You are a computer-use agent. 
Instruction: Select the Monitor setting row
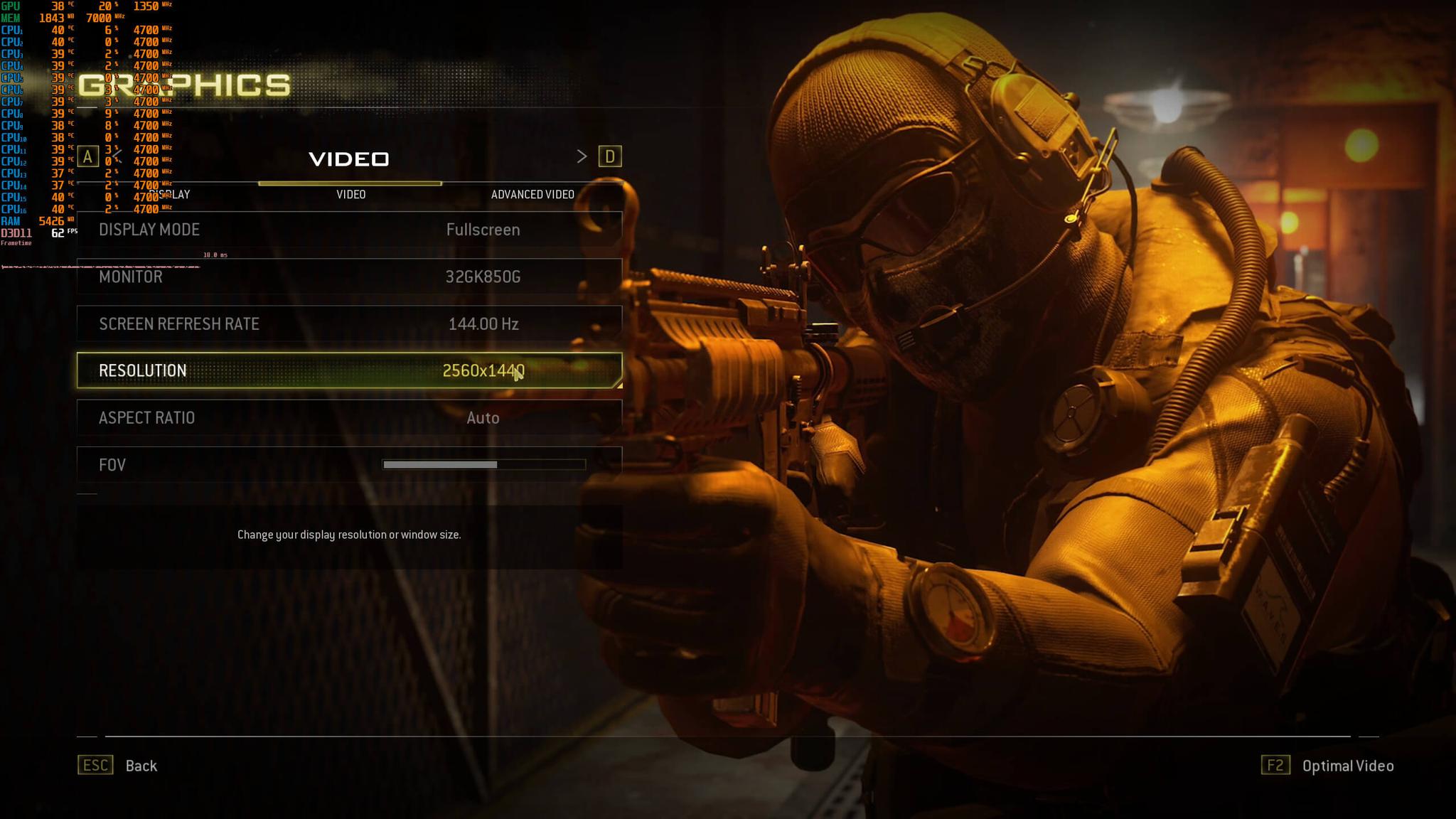click(349, 277)
